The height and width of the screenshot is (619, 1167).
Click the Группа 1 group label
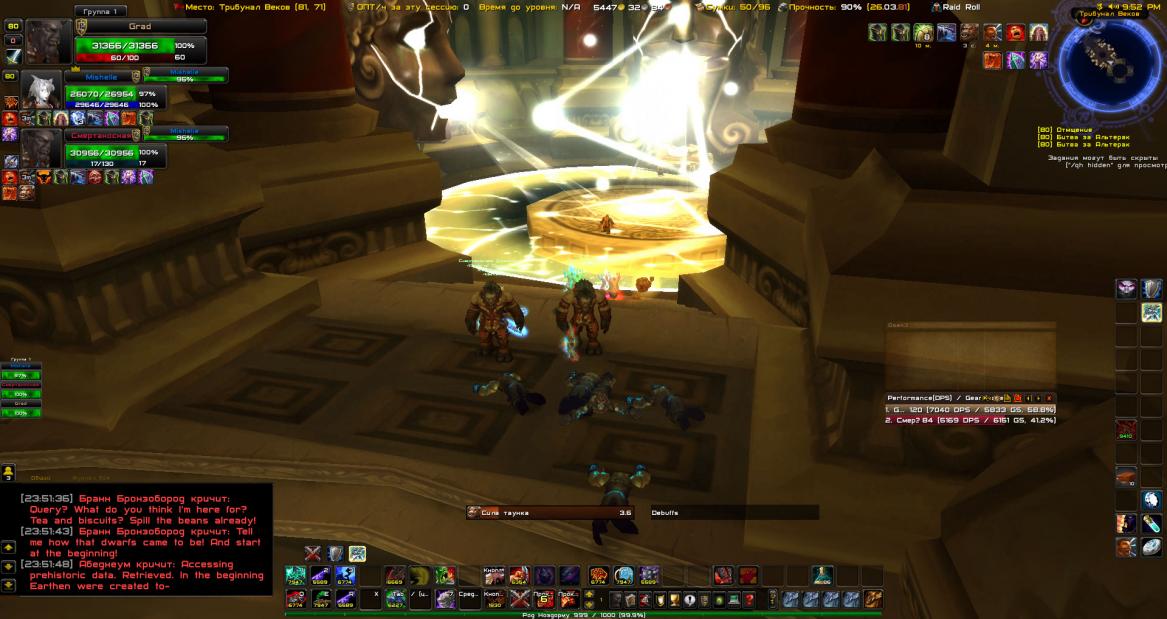click(100, 11)
